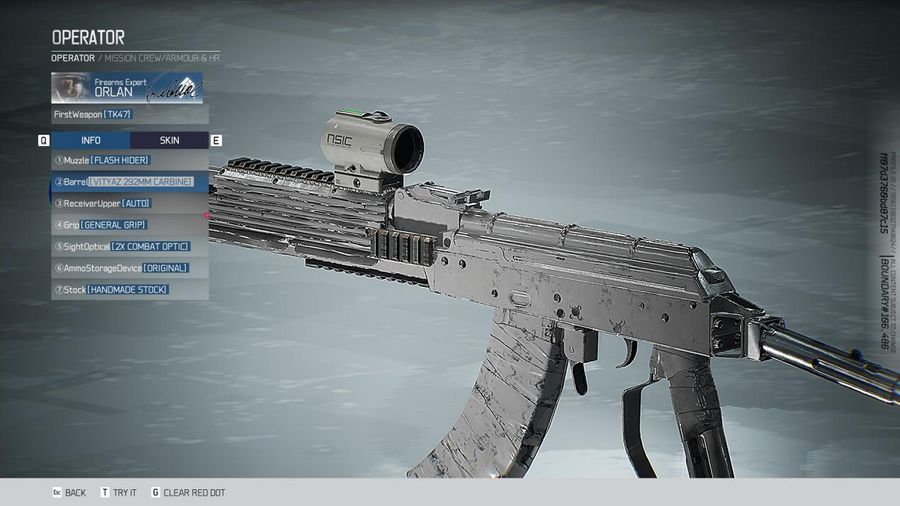Select the ReceiverUpper Auto row
This screenshot has width=900, height=506.
pos(130,203)
